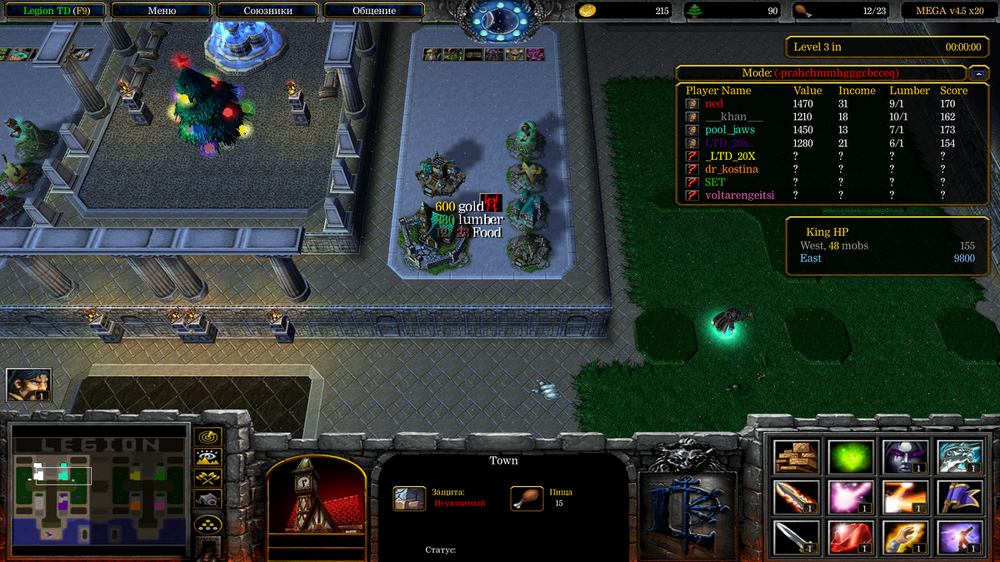Open the Legion TD (F9) quest log
Viewport: 1000px width, 562px height.
pyautogui.click(x=54, y=11)
